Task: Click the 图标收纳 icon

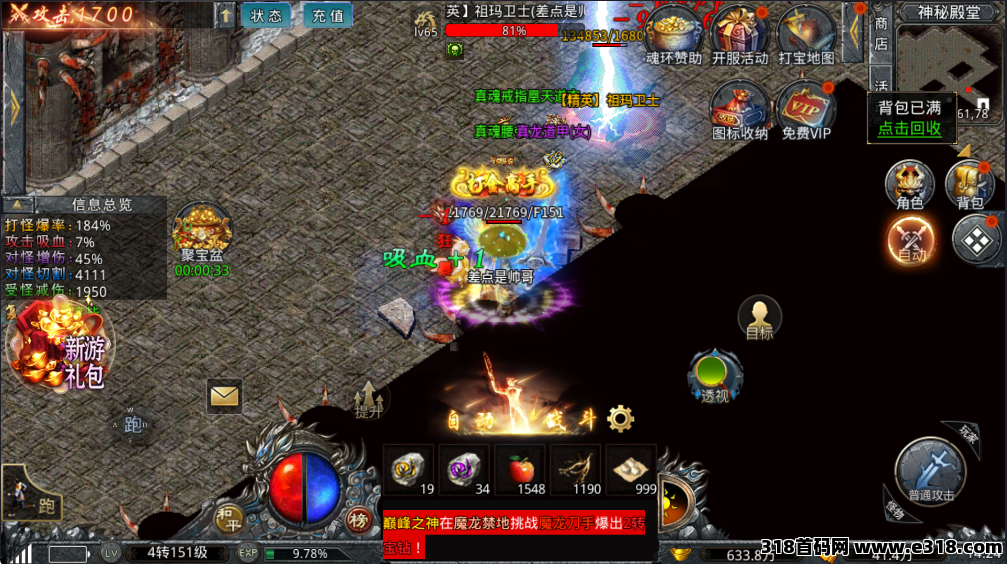Action: 740,106
